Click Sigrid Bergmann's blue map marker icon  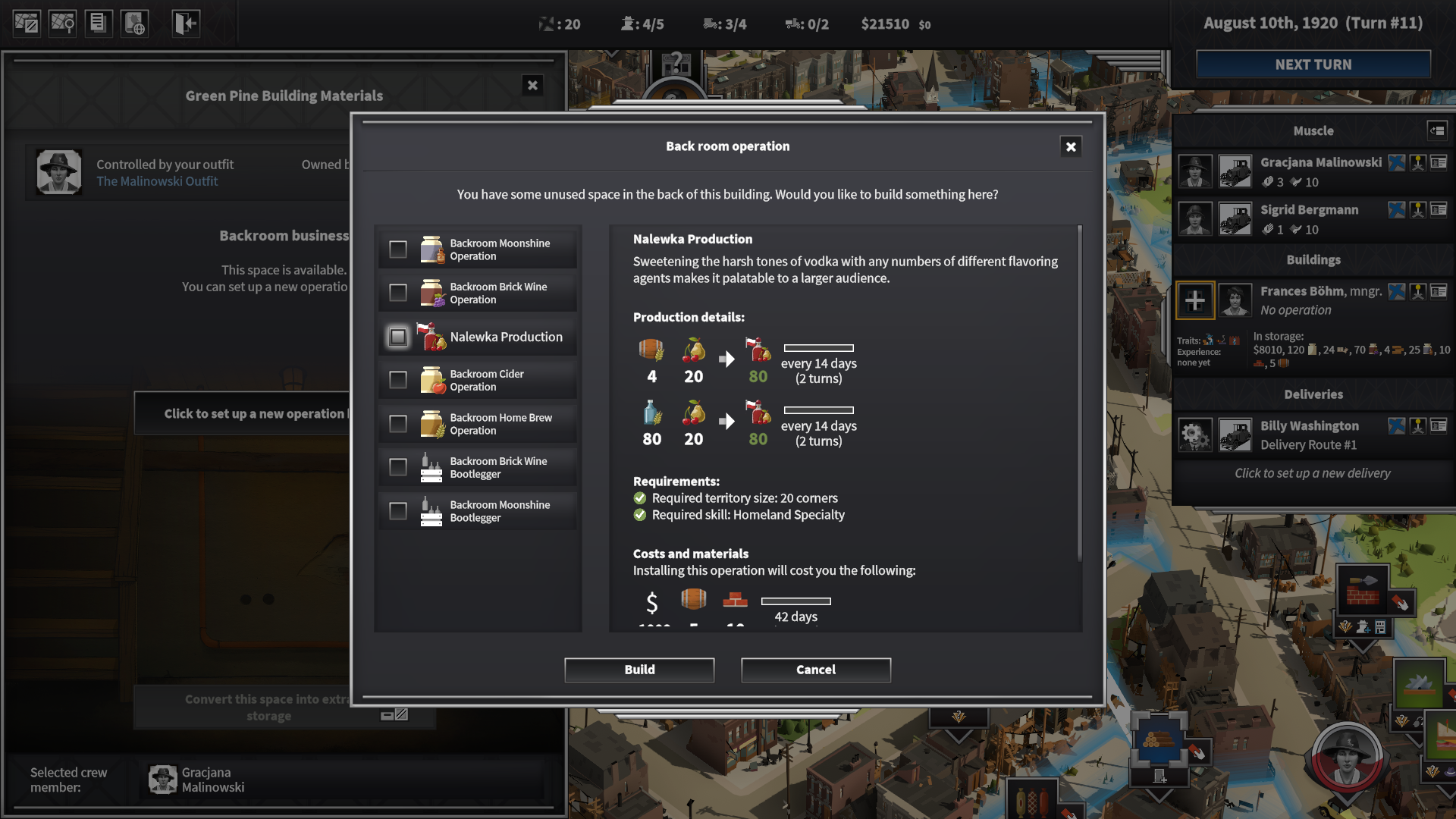(1398, 210)
